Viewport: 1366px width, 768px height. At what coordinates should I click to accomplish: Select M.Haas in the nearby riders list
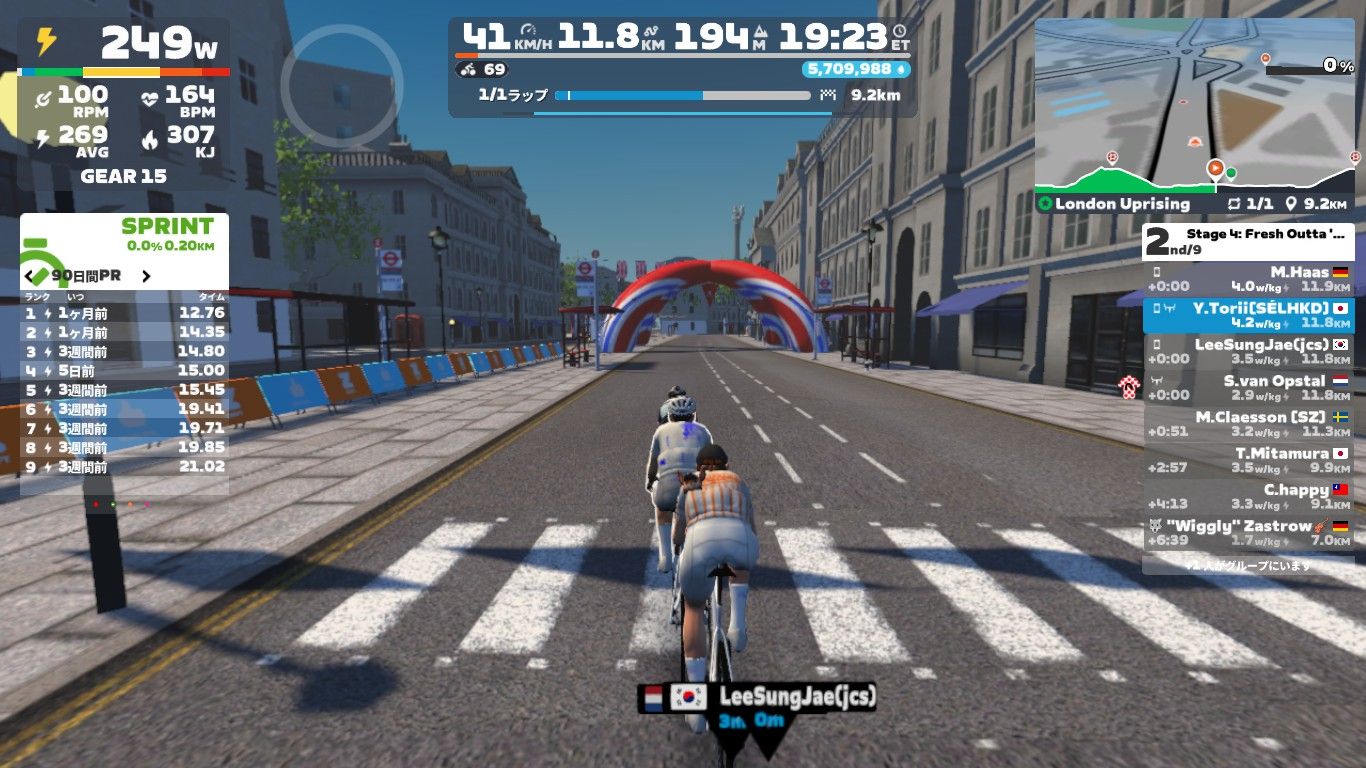[1248, 279]
